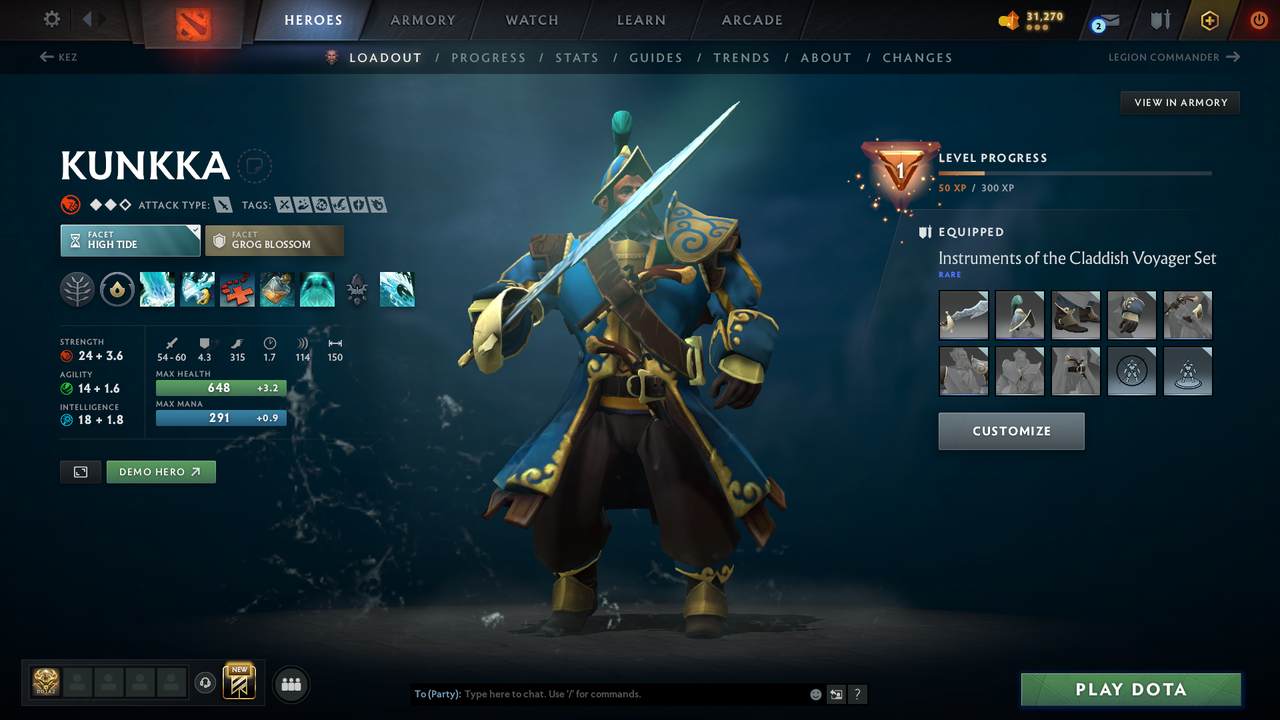Click the X Marks the Spot ability icon
The width and height of the screenshot is (1280, 720).
(237, 289)
